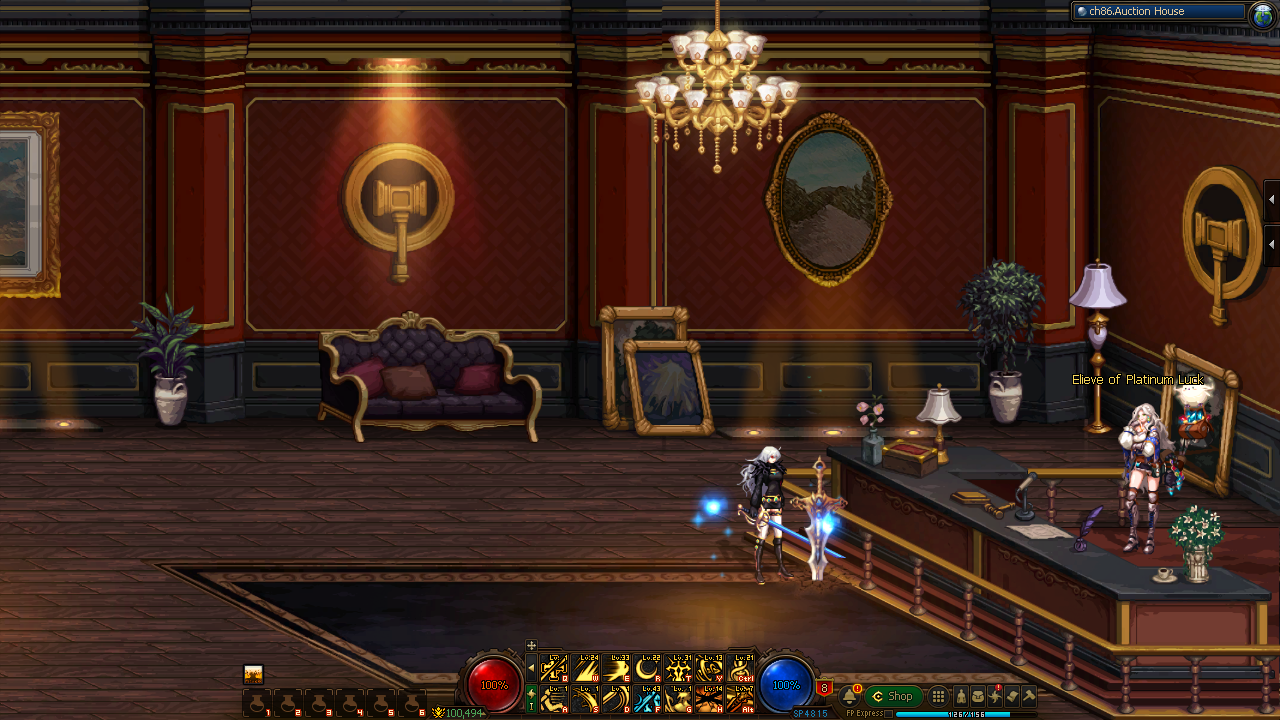Activate the Lv.21 skill bound to Ctrl

741,668
